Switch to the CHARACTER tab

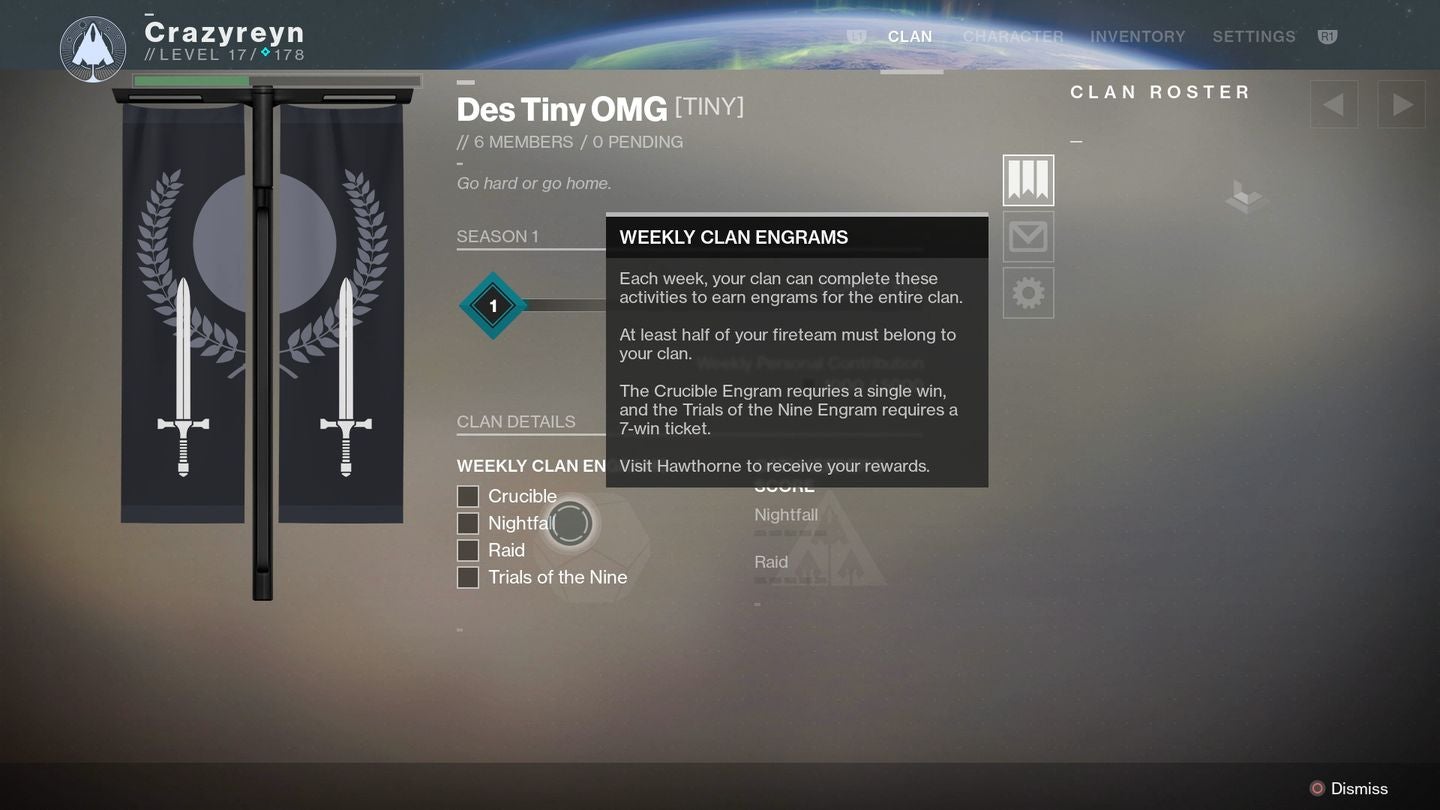click(x=1013, y=36)
